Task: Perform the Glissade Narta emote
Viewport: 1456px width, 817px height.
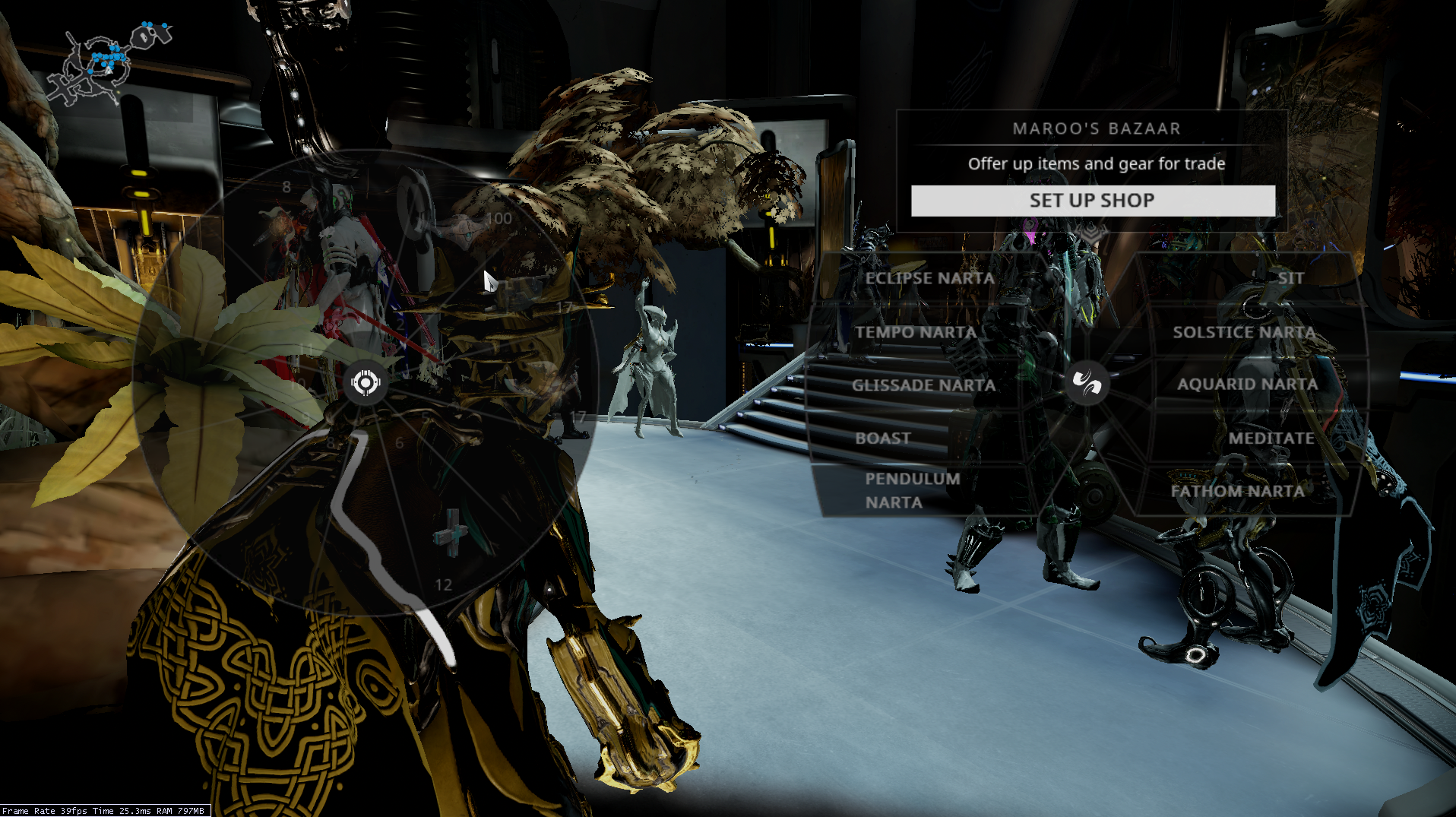Action: (923, 385)
